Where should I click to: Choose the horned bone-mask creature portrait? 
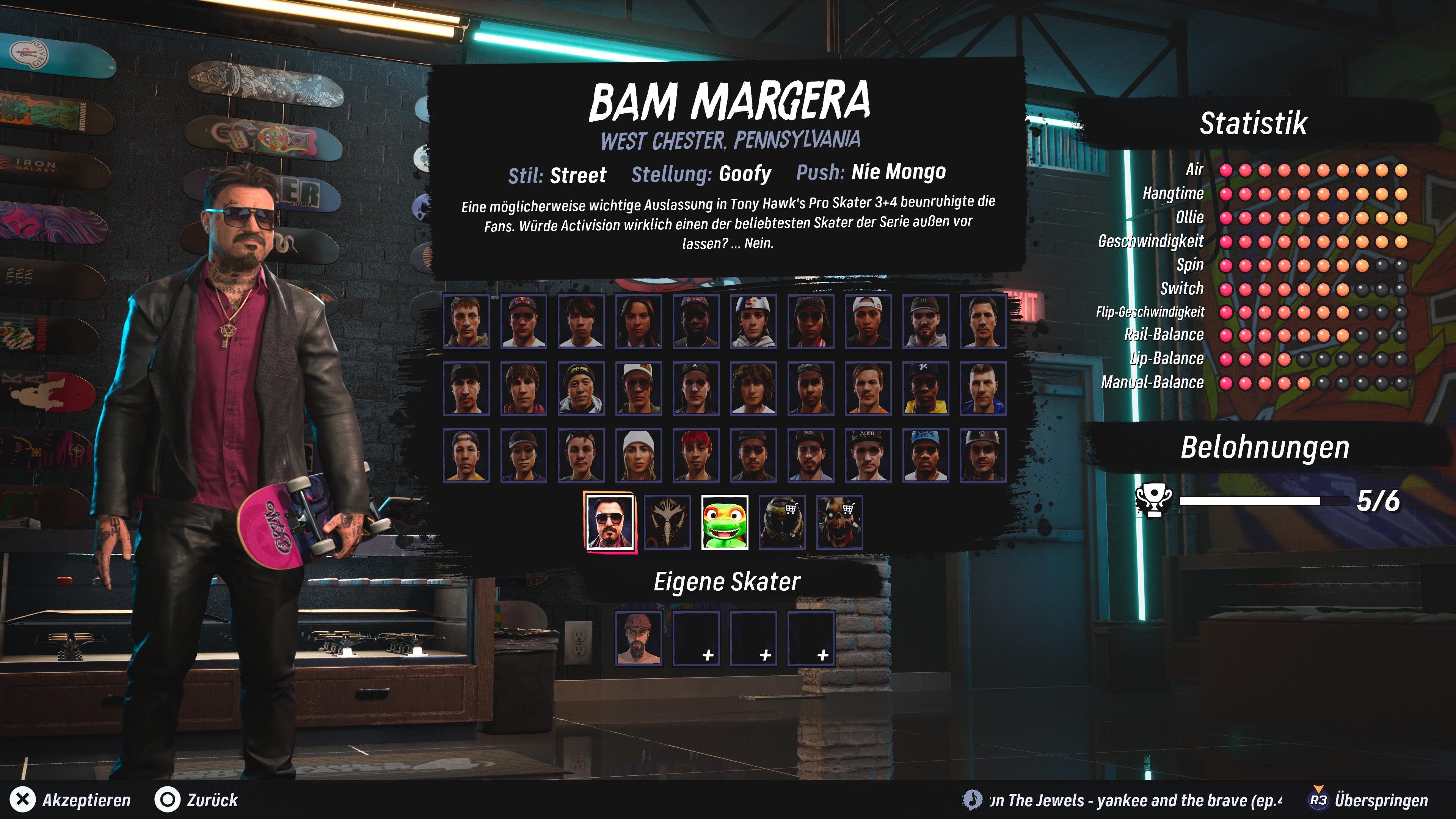pyautogui.click(x=667, y=522)
